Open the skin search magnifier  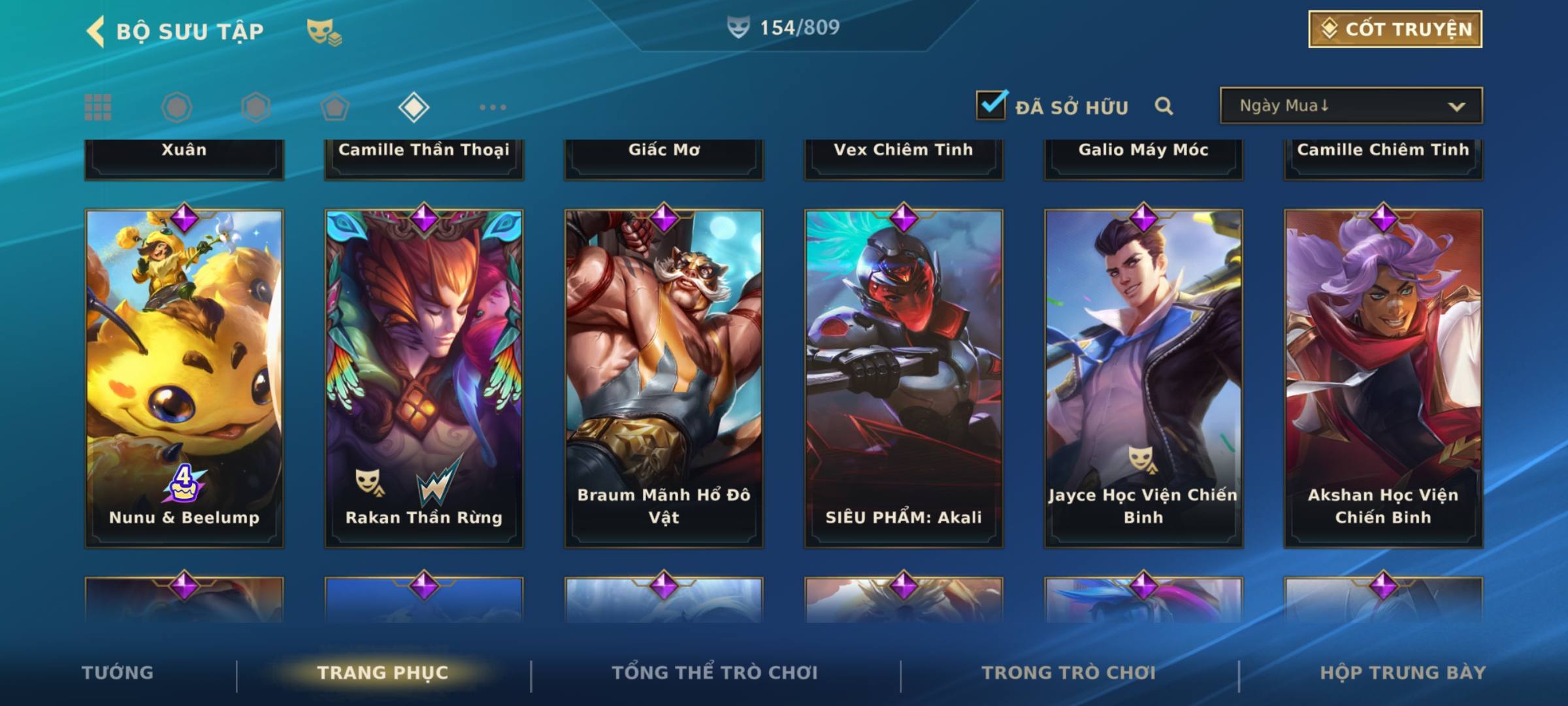pyautogui.click(x=1164, y=106)
